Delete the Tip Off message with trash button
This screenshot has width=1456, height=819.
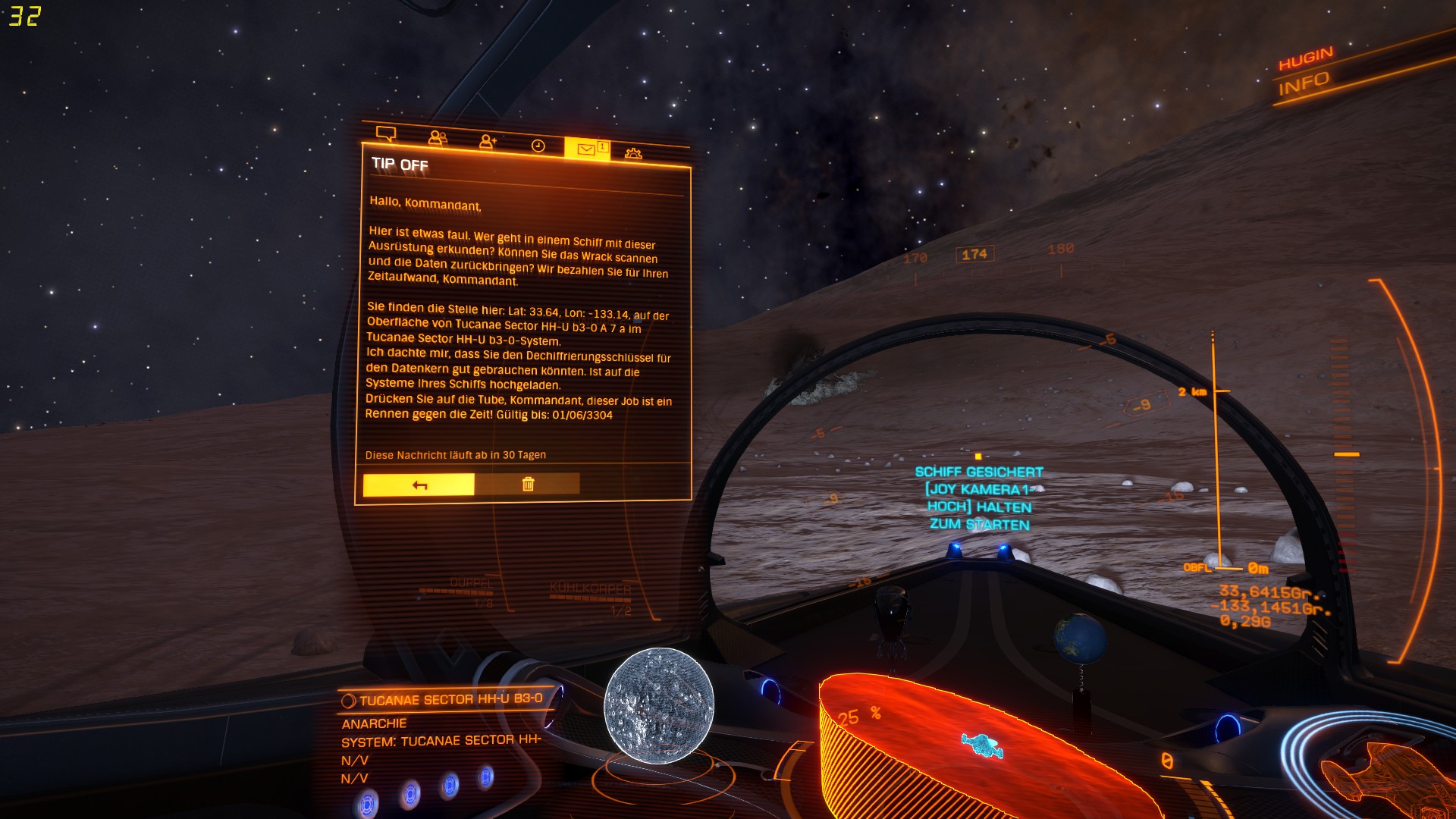coord(528,484)
